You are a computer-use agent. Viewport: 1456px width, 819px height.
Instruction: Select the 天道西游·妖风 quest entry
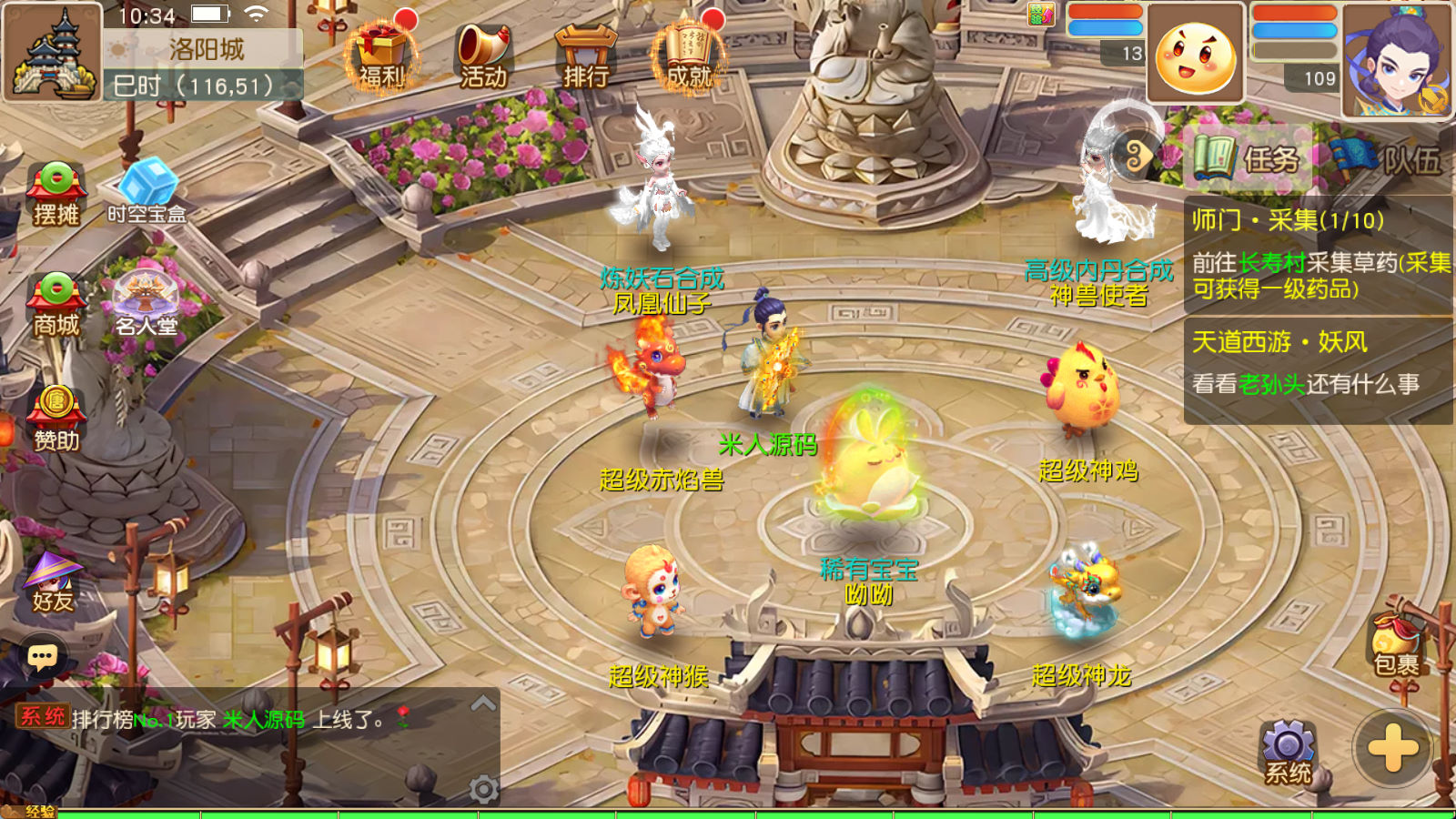coord(1318,364)
